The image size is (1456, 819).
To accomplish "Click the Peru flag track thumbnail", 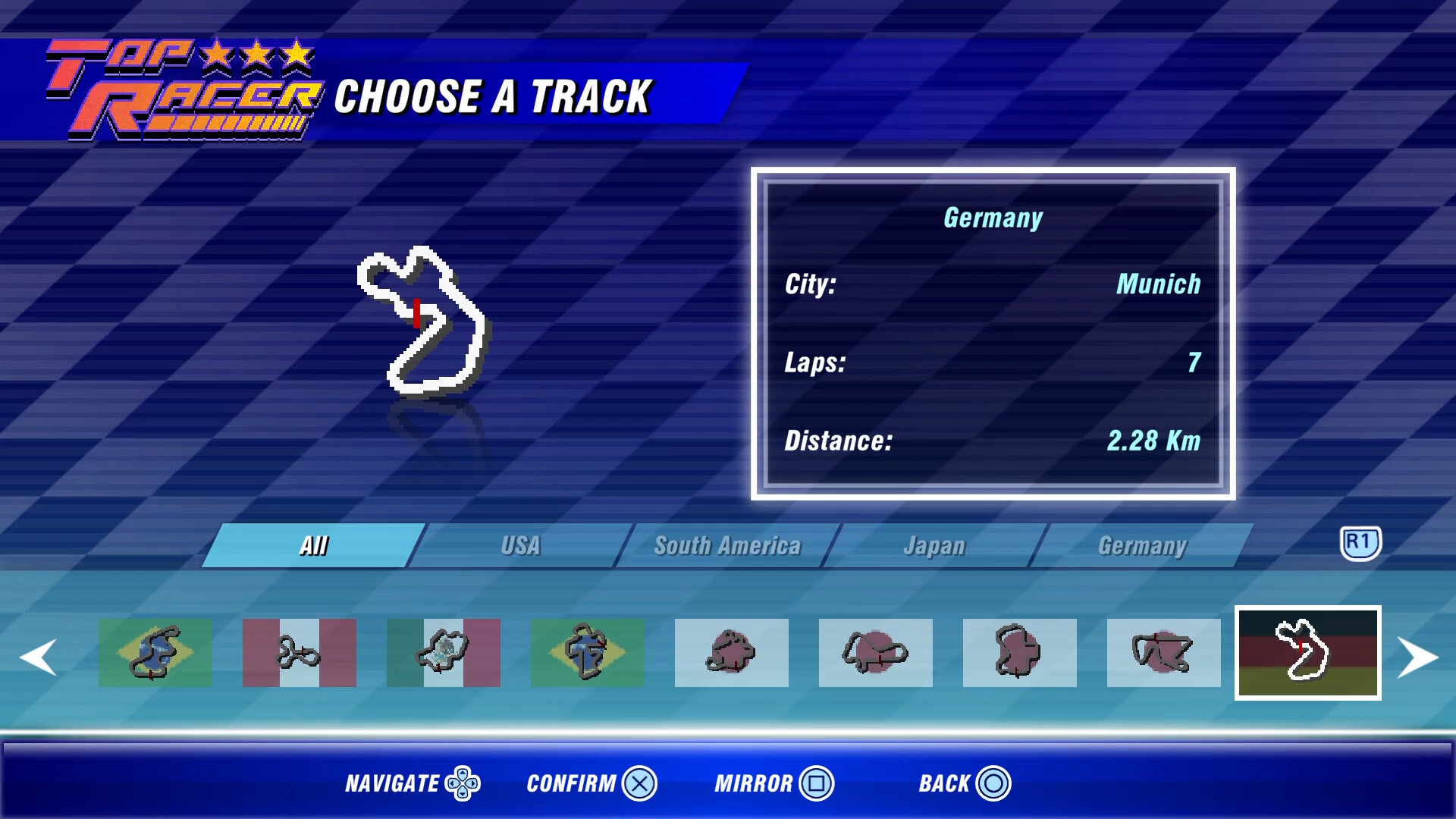I will click(300, 653).
